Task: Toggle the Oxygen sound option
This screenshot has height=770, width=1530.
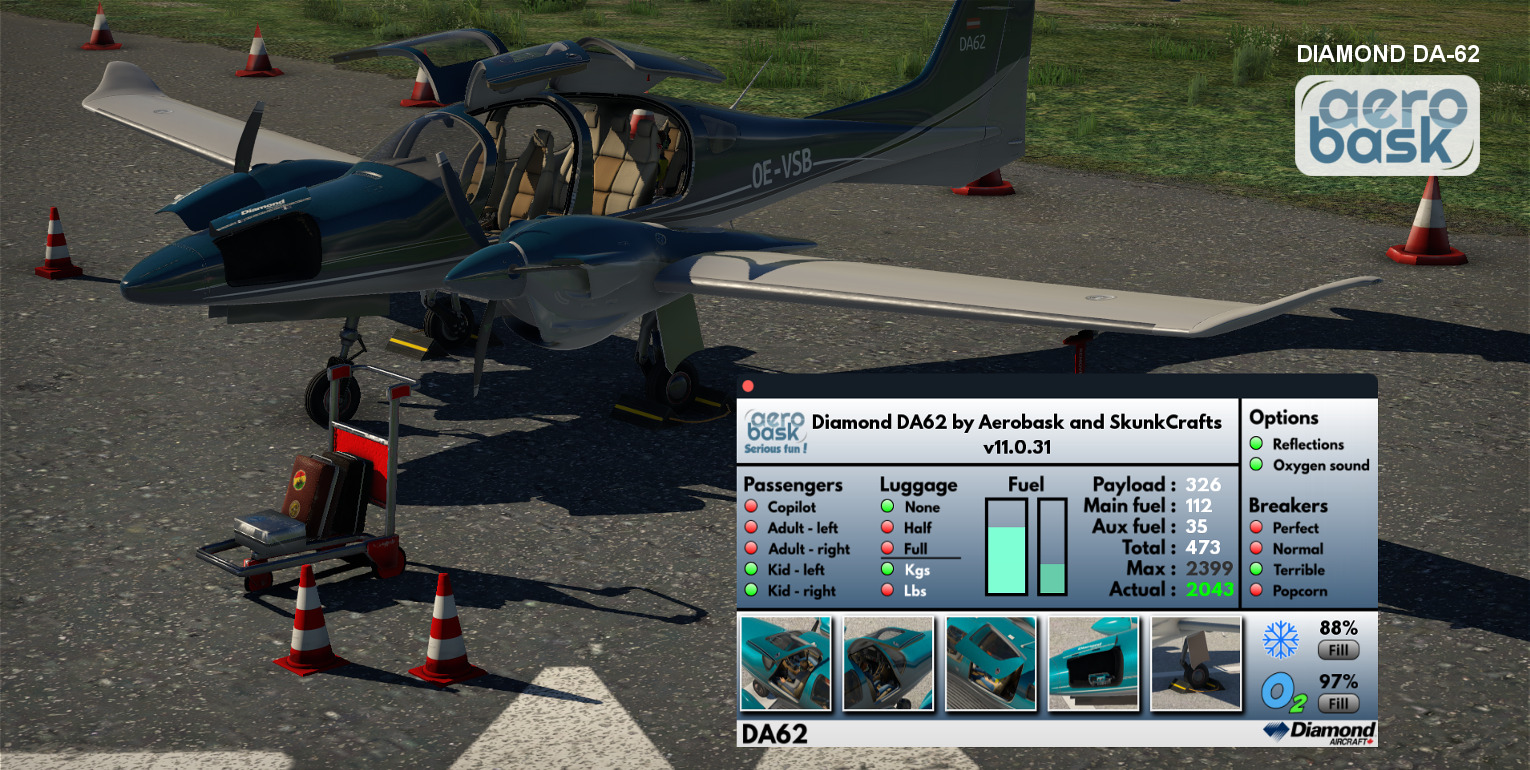Action: pyautogui.click(x=1256, y=465)
